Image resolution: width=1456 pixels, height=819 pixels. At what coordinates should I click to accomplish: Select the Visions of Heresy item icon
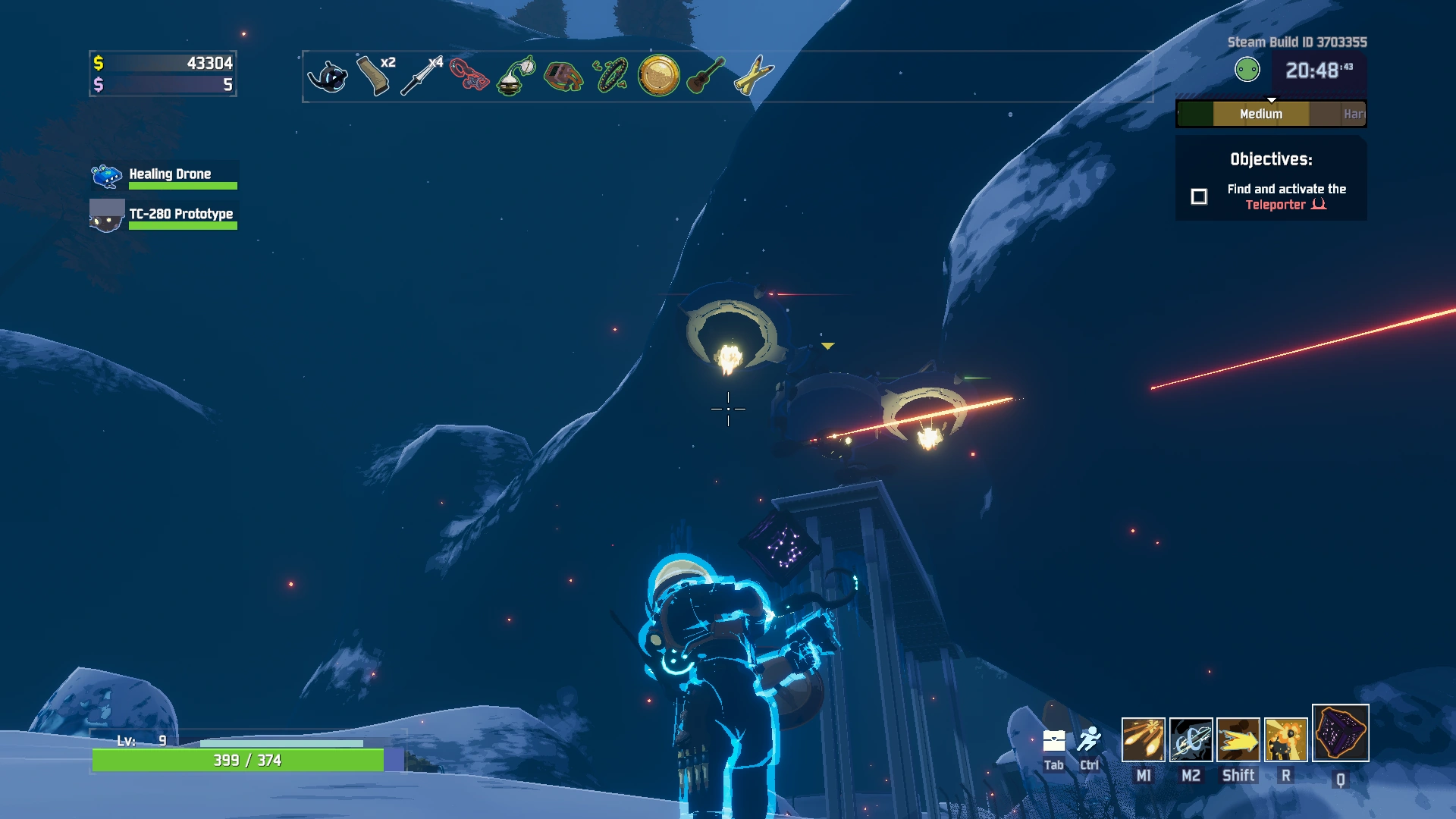click(328, 76)
